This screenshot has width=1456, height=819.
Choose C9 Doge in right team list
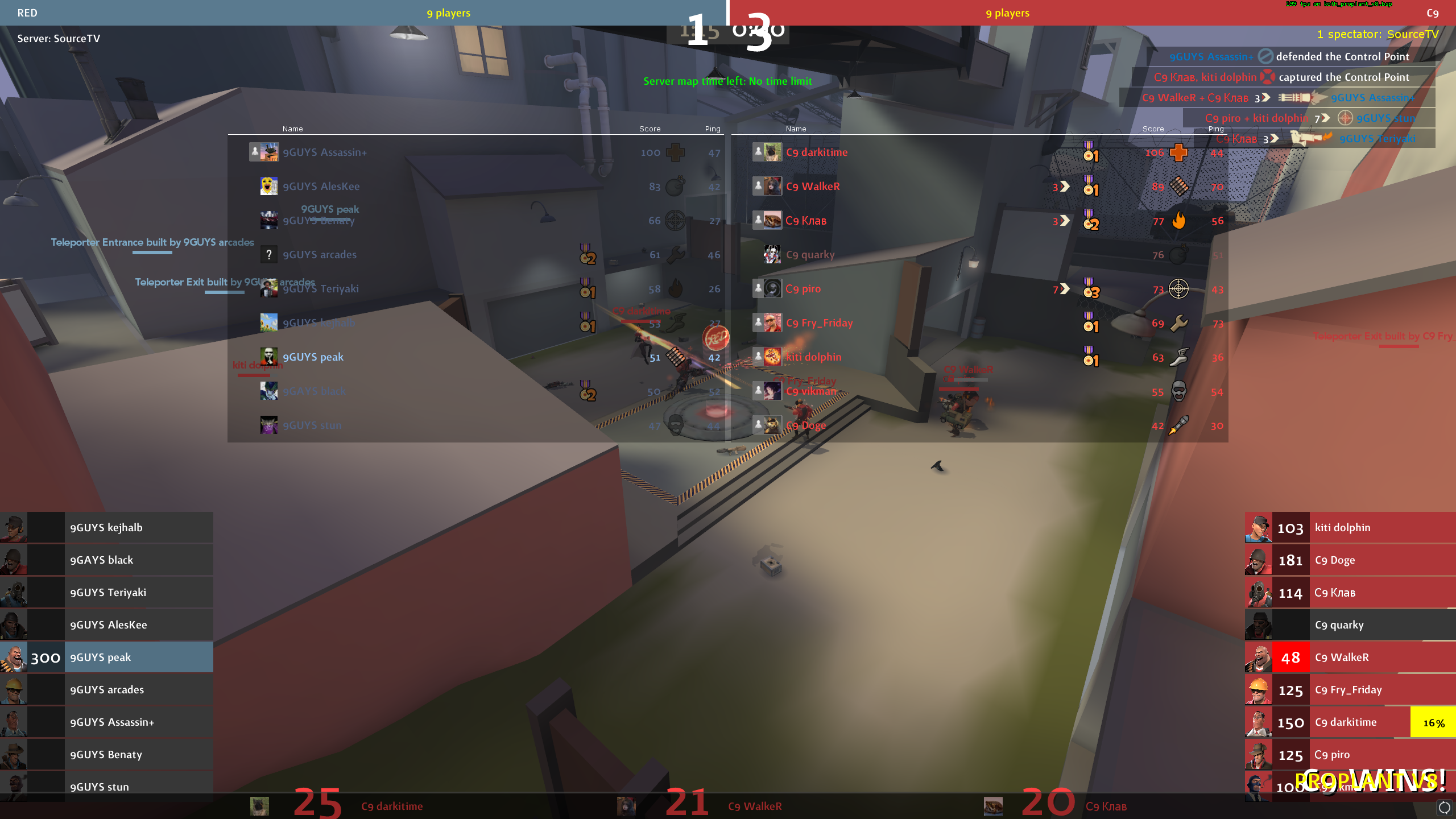(1335, 560)
